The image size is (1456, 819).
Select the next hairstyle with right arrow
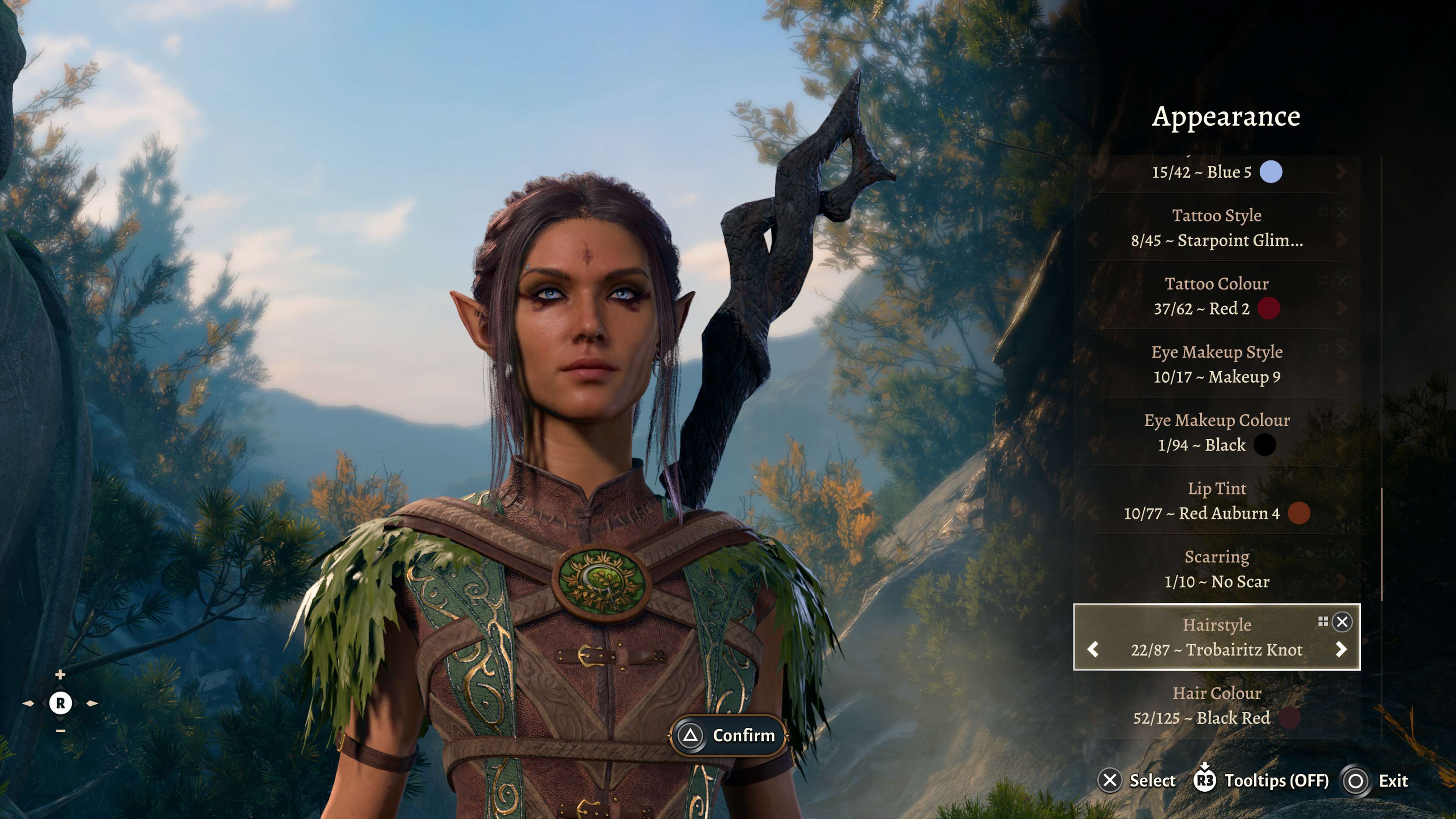[x=1341, y=650]
